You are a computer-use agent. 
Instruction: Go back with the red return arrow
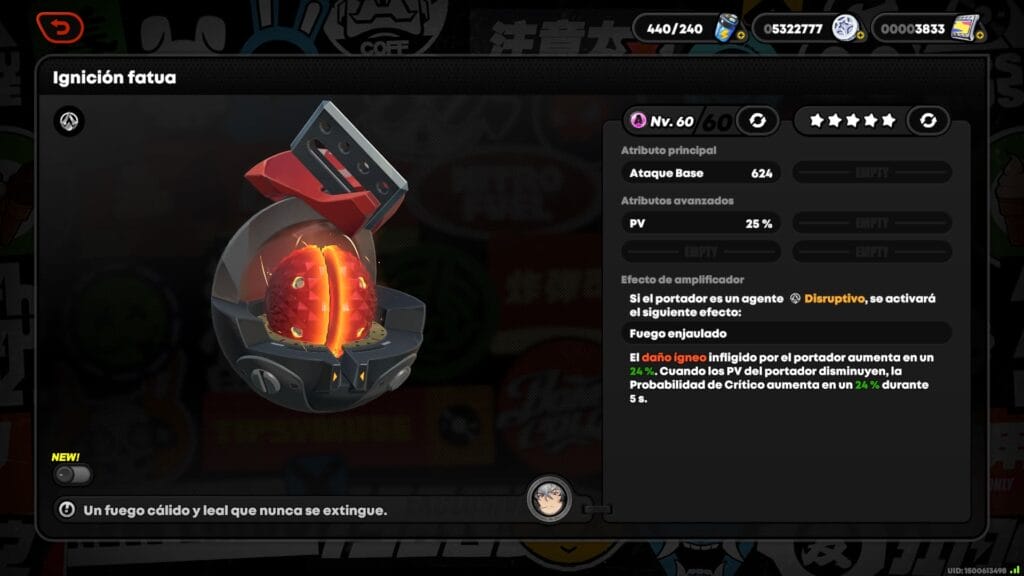[60, 27]
